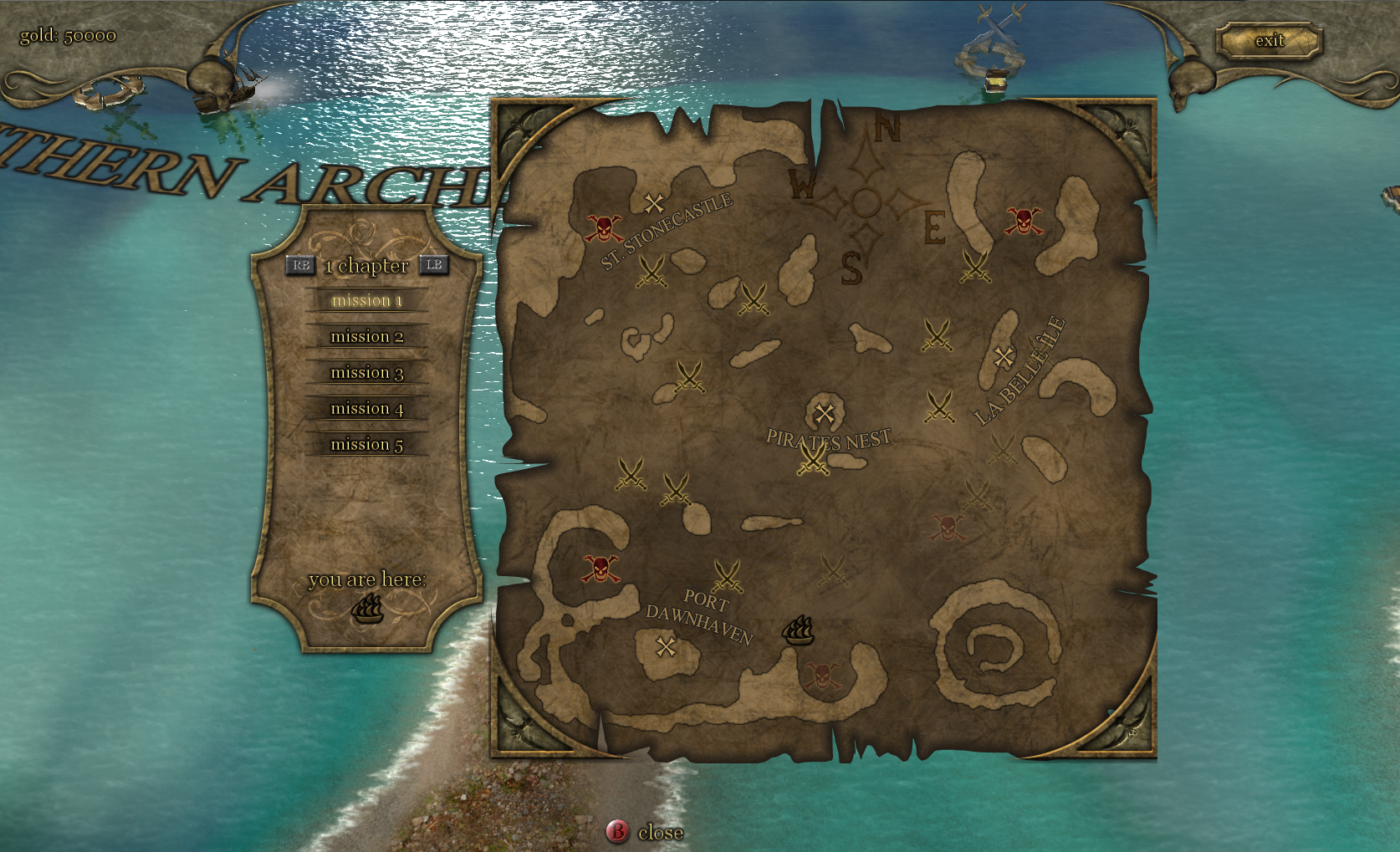Image resolution: width=1400 pixels, height=852 pixels.
Task: Select the crossed swords above Port Dawnhaven
Action: pos(728,576)
